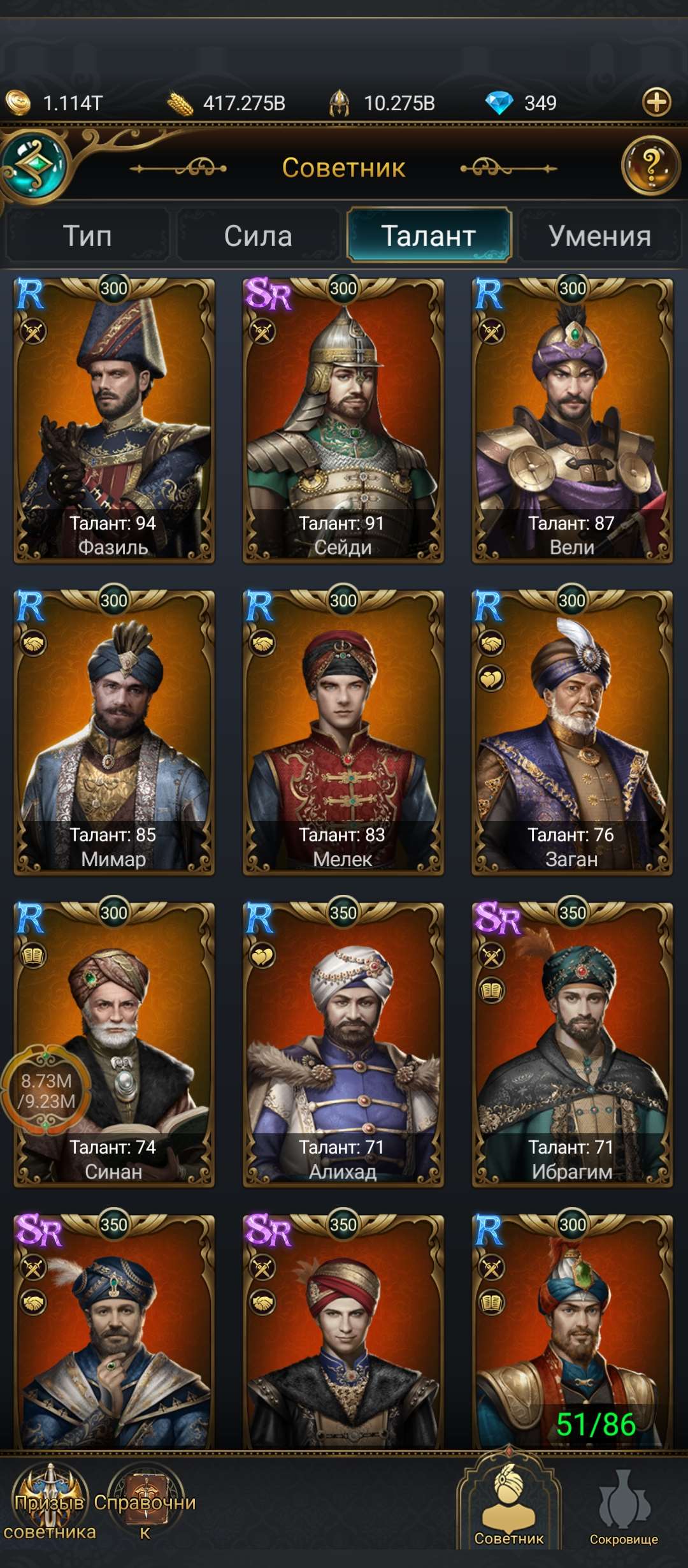This screenshot has height=1568, width=688.
Task: Open the help question mark button
Action: click(650, 166)
